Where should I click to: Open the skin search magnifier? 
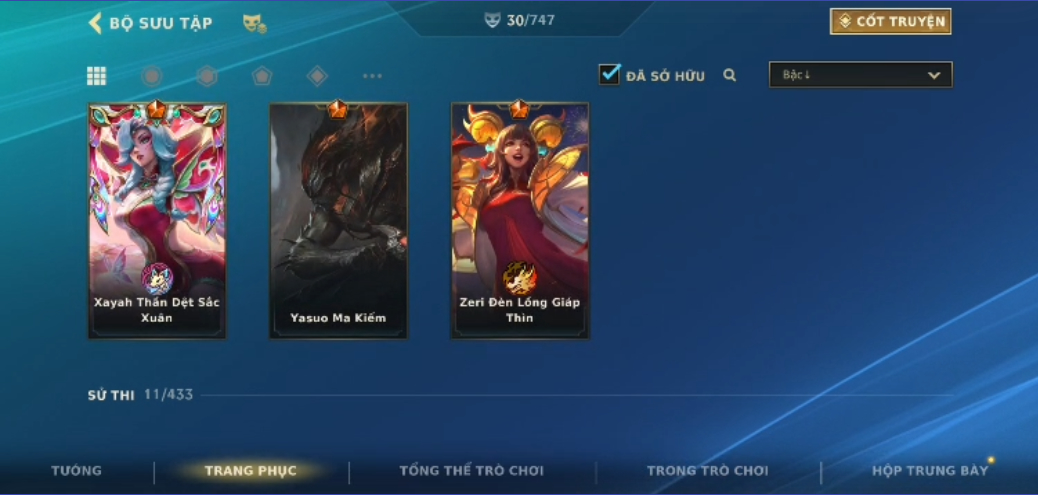click(730, 75)
